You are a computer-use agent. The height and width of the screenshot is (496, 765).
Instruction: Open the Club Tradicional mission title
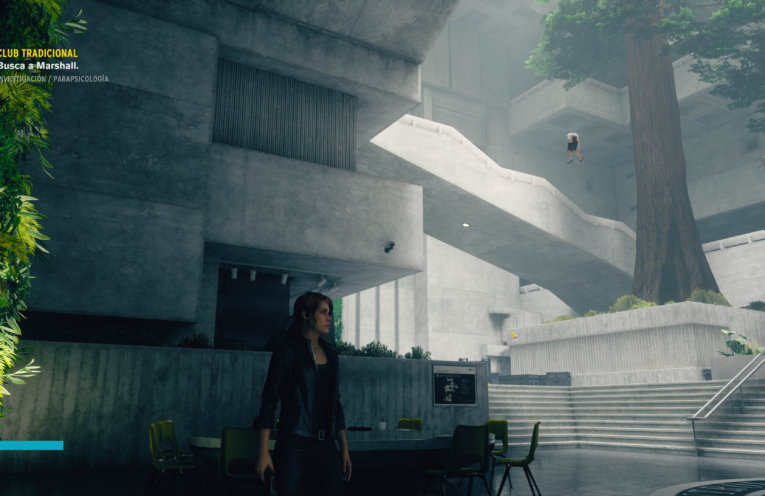coord(38,52)
